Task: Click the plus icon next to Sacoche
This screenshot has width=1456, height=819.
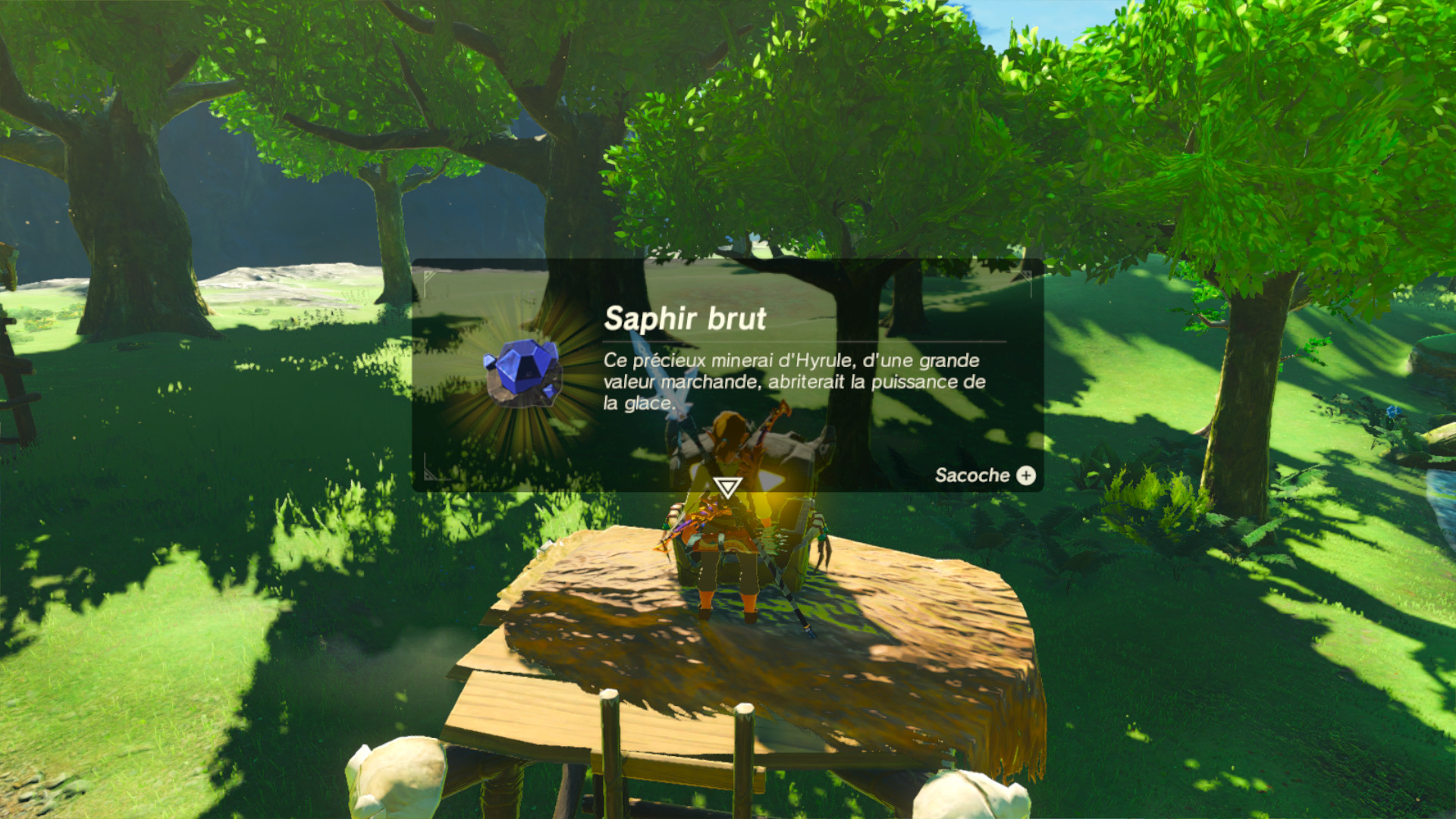Action: pyautogui.click(x=1025, y=476)
